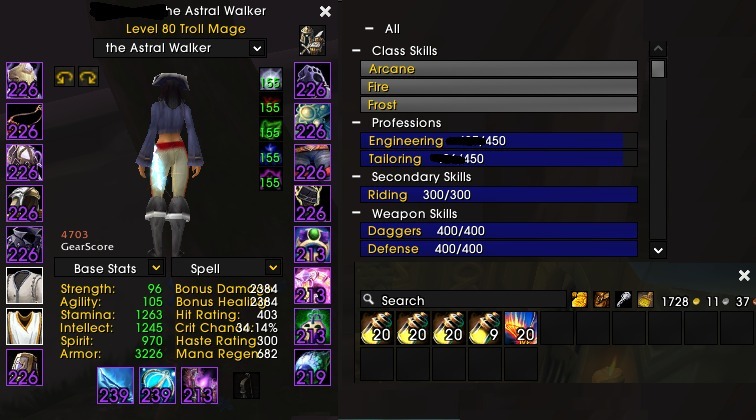Open the Spell stats dropdown
Viewport: 756px width, 420px height.
tap(272, 268)
